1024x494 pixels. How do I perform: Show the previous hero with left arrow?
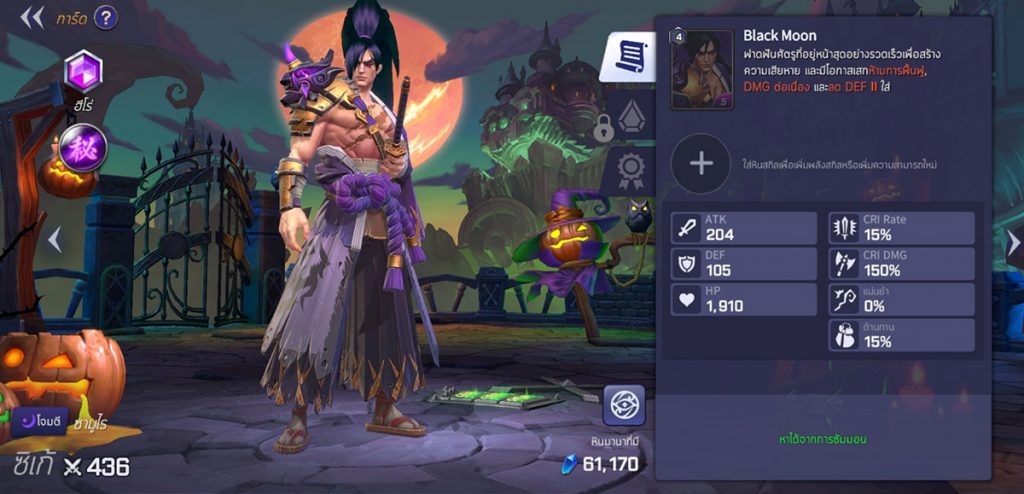(x=55, y=240)
